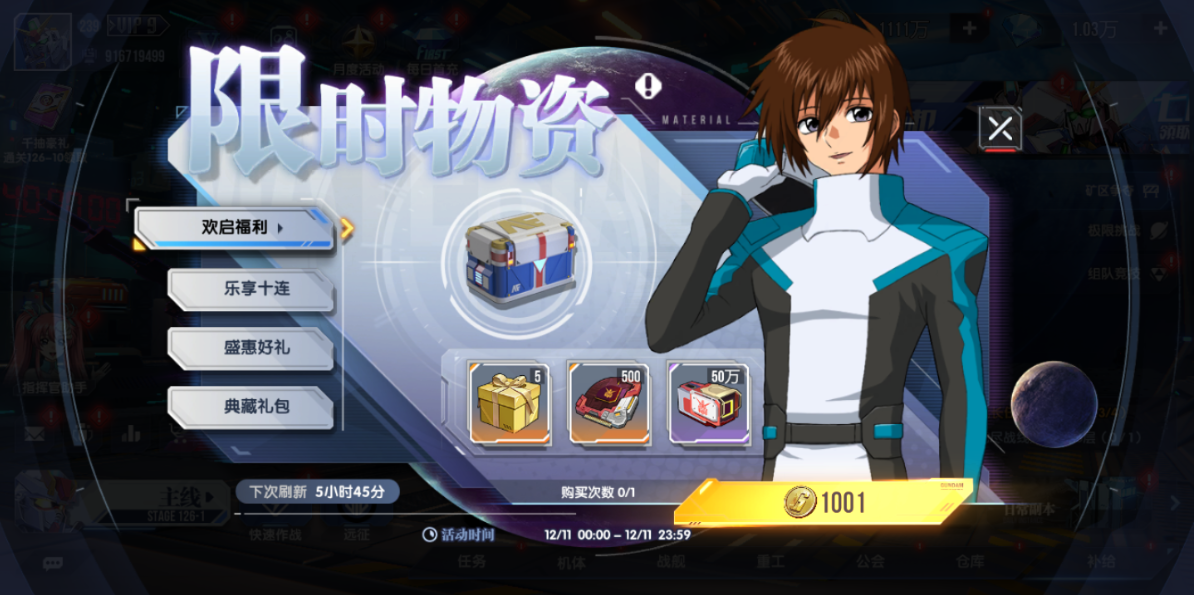The image size is (1194, 595).
Task: Inspect the gold gift box reward
Action: (x=509, y=403)
